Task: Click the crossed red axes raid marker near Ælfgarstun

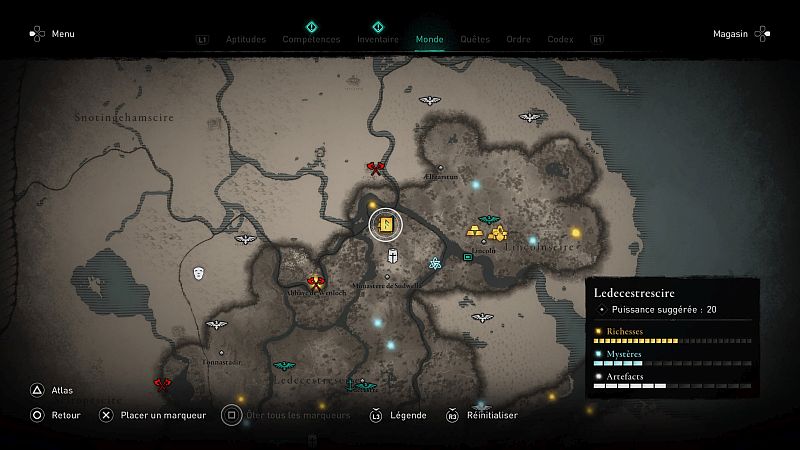Action: click(x=376, y=168)
